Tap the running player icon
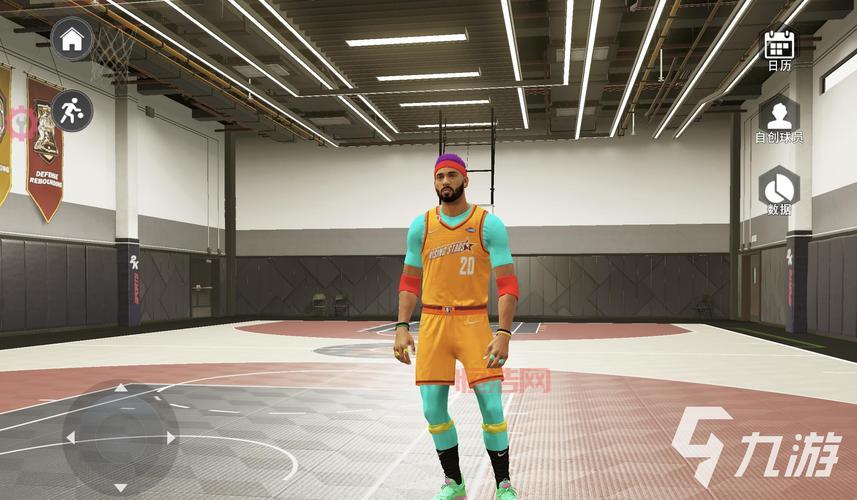857x500 pixels. click(72, 111)
